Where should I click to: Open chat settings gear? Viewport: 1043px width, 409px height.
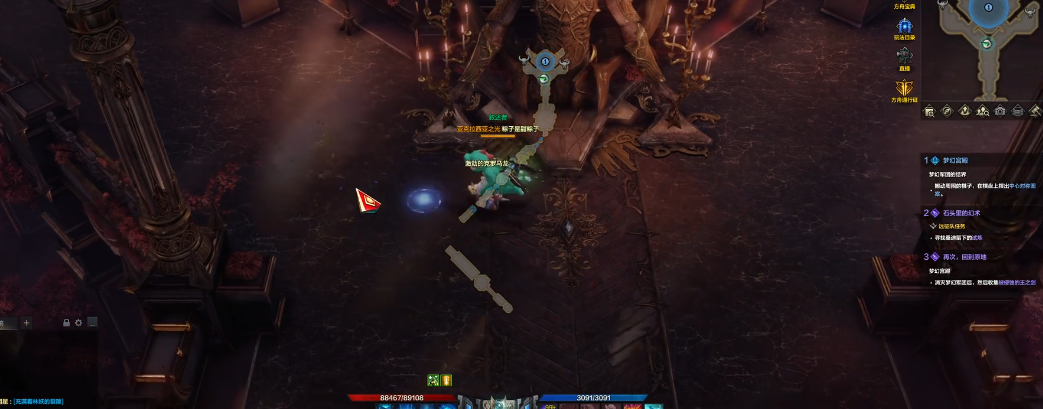[78, 323]
